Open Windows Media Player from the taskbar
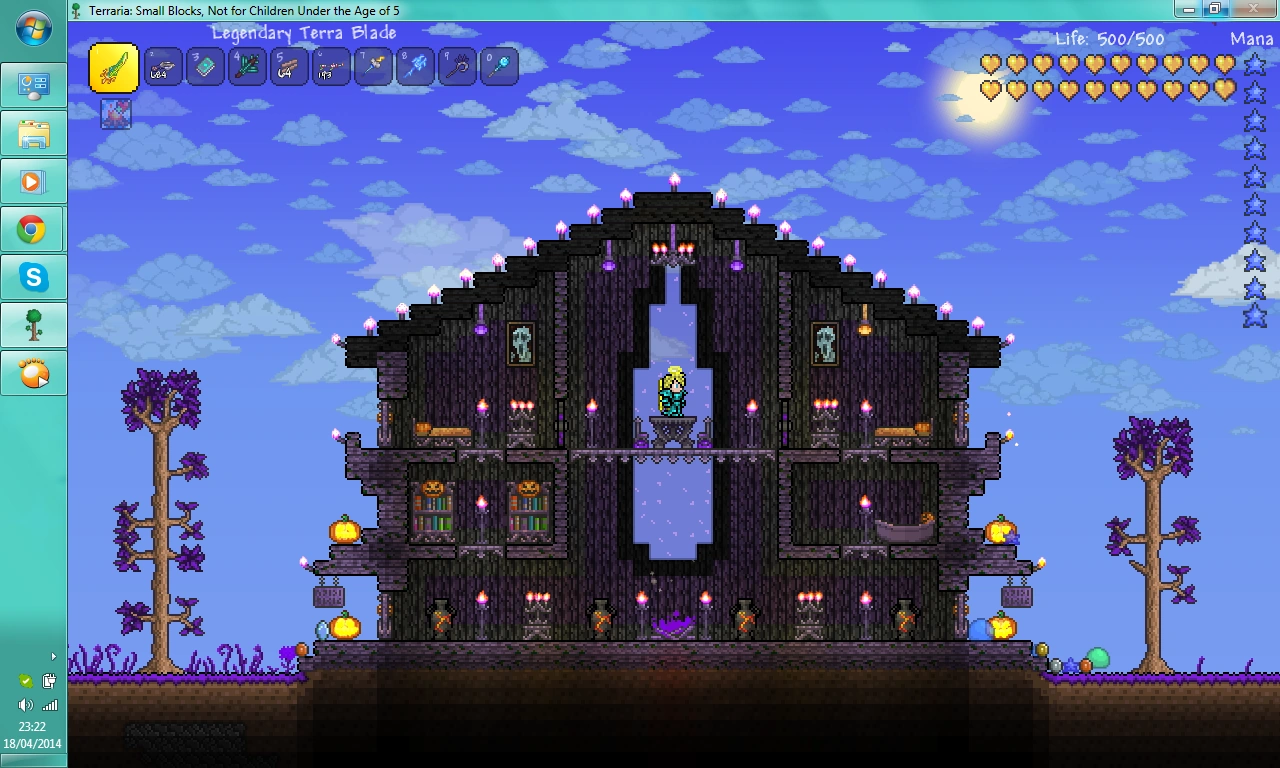Screen dimensions: 1280x768 (x=34, y=181)
